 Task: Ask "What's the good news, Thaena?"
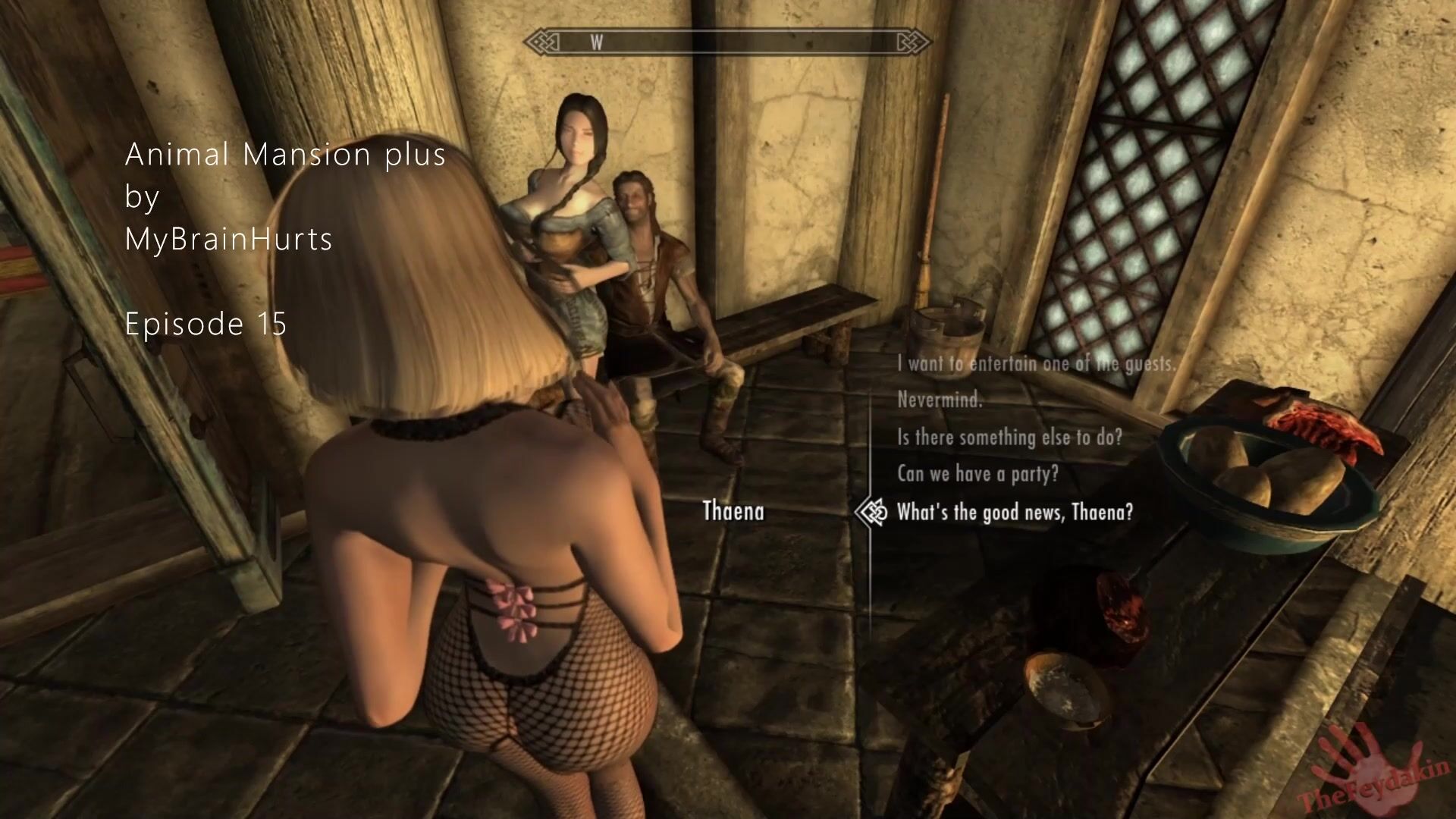pos(1015,513)
